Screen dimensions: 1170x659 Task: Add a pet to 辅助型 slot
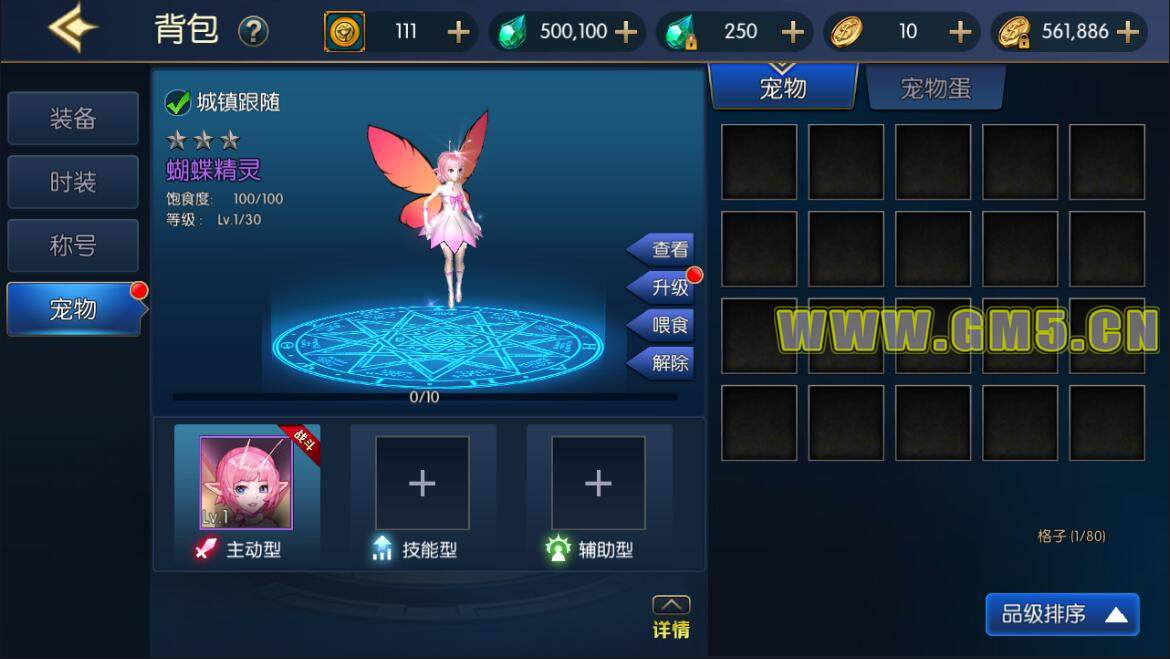click(x=598, y=483)
